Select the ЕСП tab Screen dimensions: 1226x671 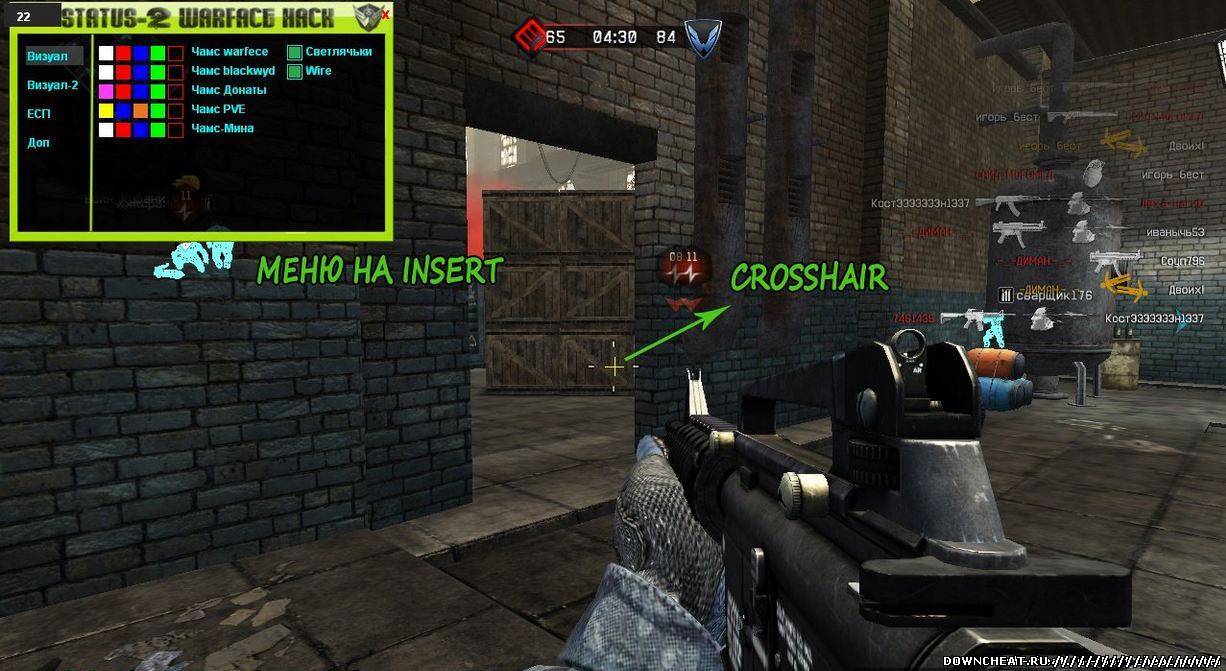pyautogui.click(x=39, y=114)
